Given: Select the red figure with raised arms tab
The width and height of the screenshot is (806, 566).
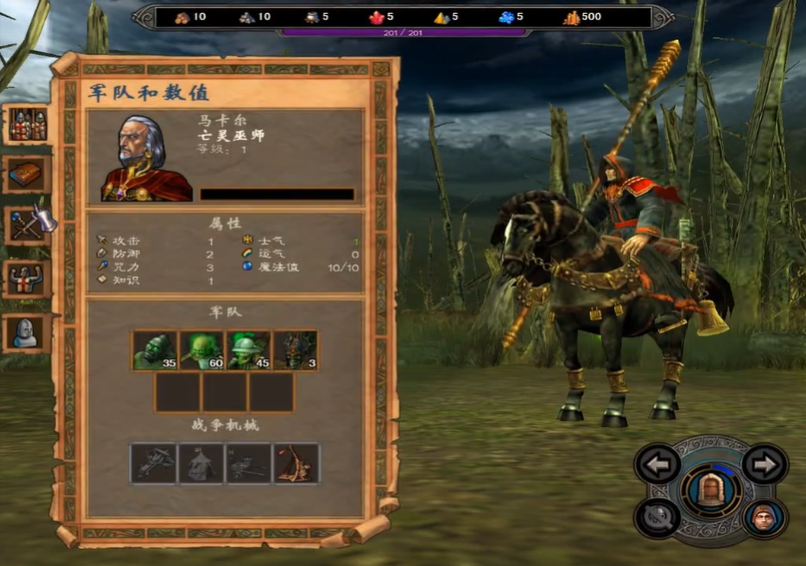Looking at the screenshot, I should point(27,279).
